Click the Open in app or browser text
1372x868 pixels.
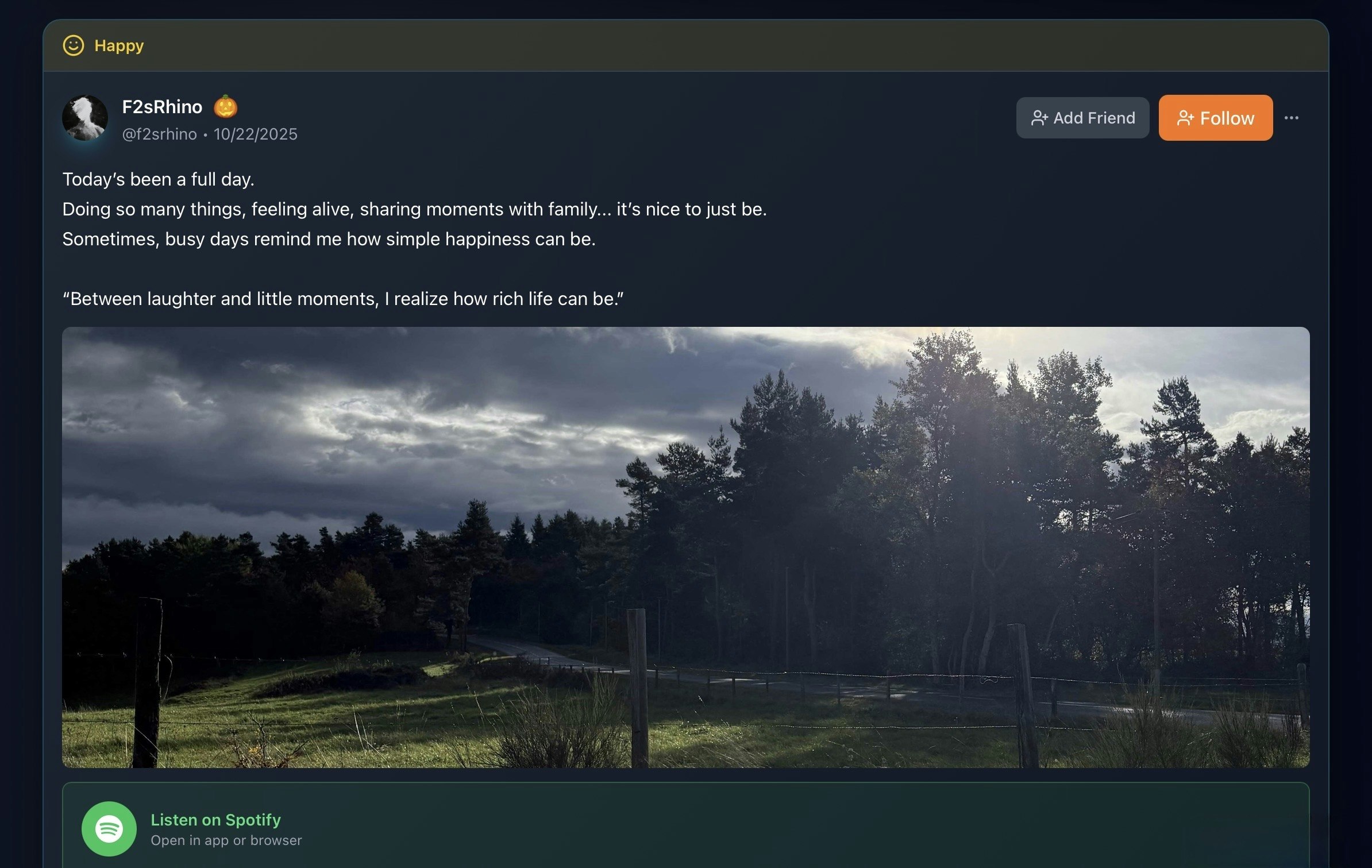226,840
